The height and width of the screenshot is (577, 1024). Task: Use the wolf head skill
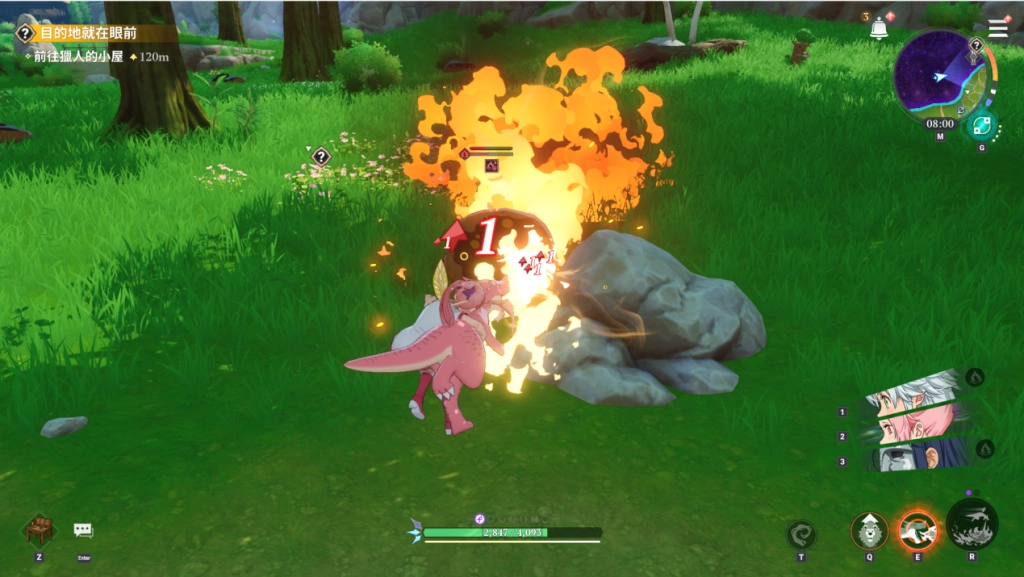869,530
